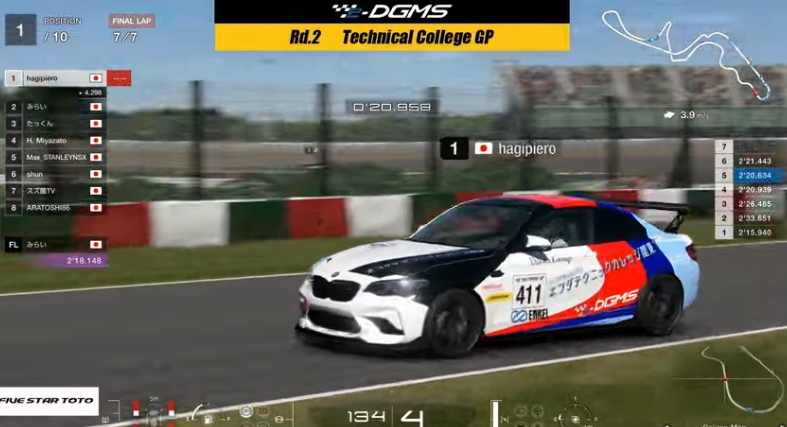Choose the スズ菌TV standings row
The image size is (787, 427).
(x=55, y=191)
